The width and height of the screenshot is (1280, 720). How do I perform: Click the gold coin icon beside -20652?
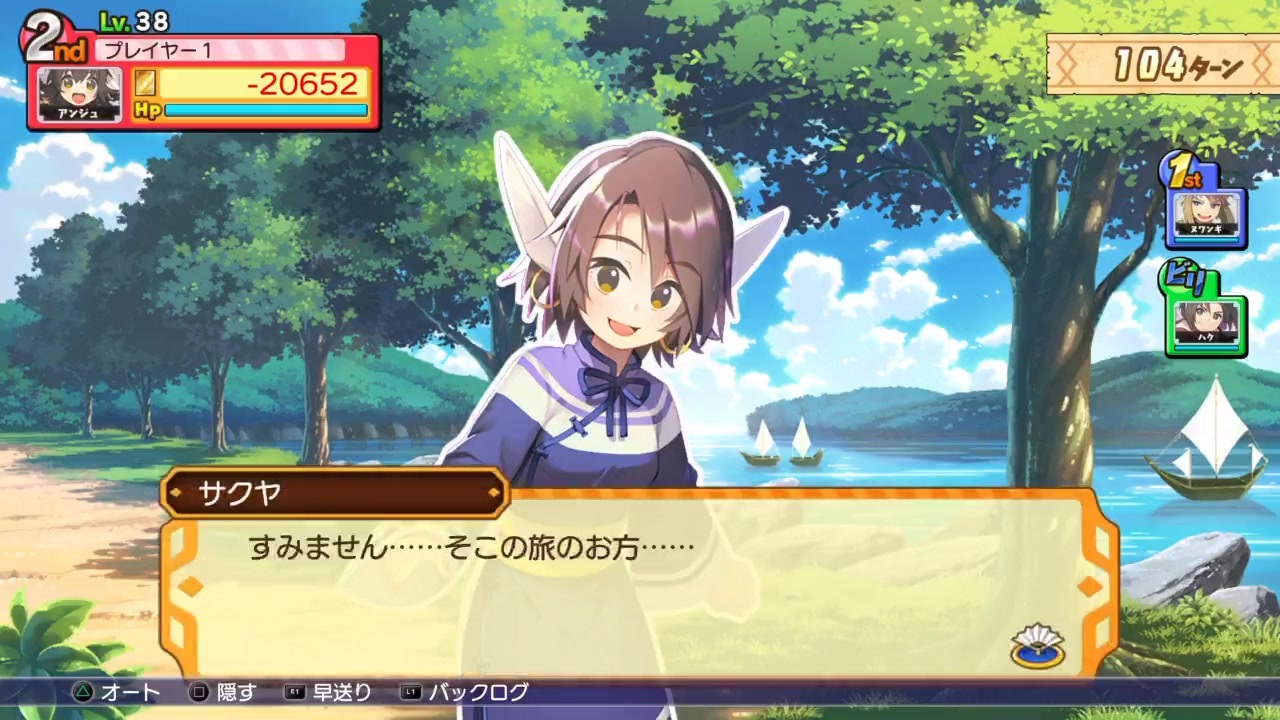pyautogui.click(x=145, y=85)
